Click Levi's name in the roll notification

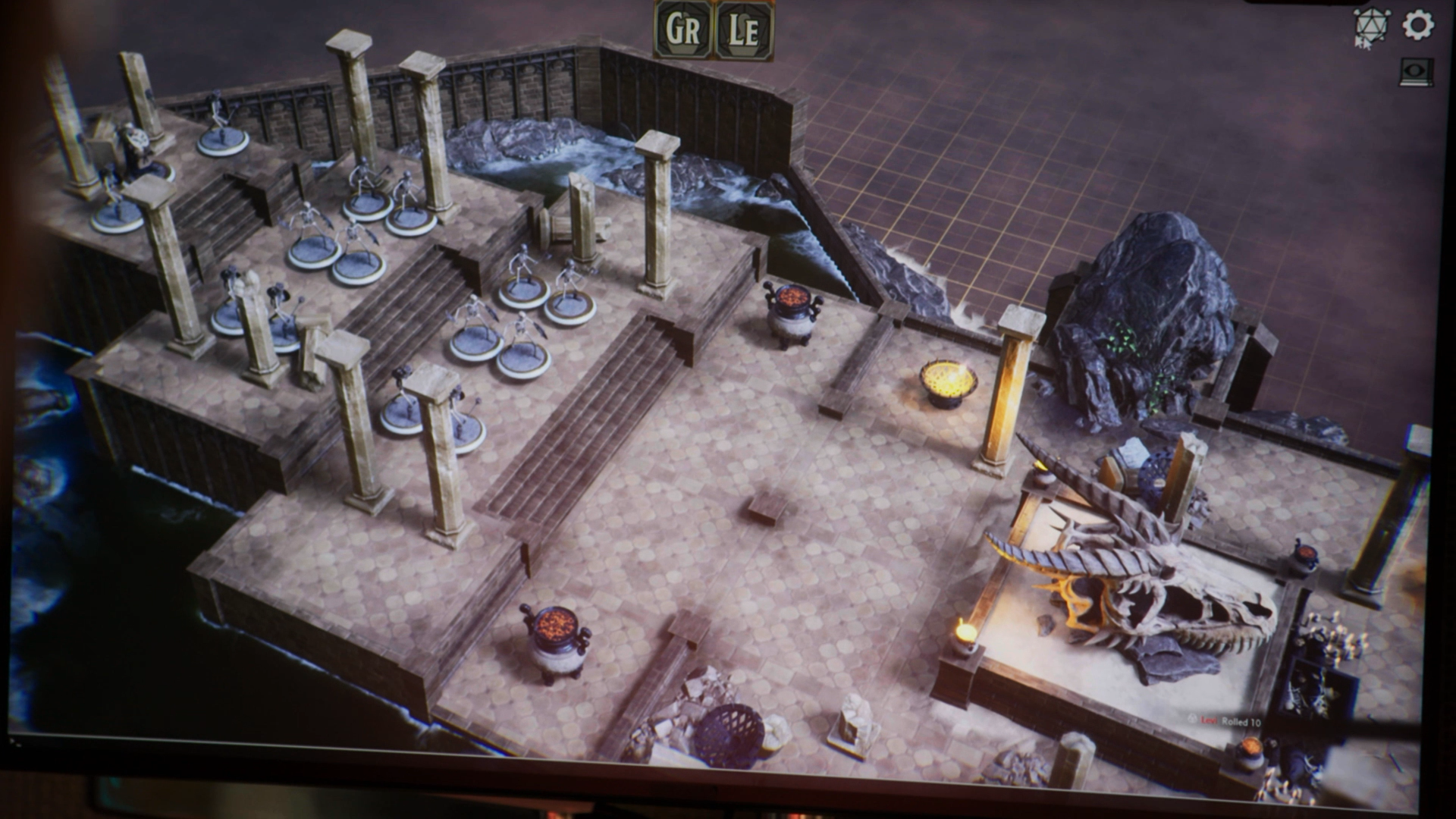click(x=1211, y=720)
